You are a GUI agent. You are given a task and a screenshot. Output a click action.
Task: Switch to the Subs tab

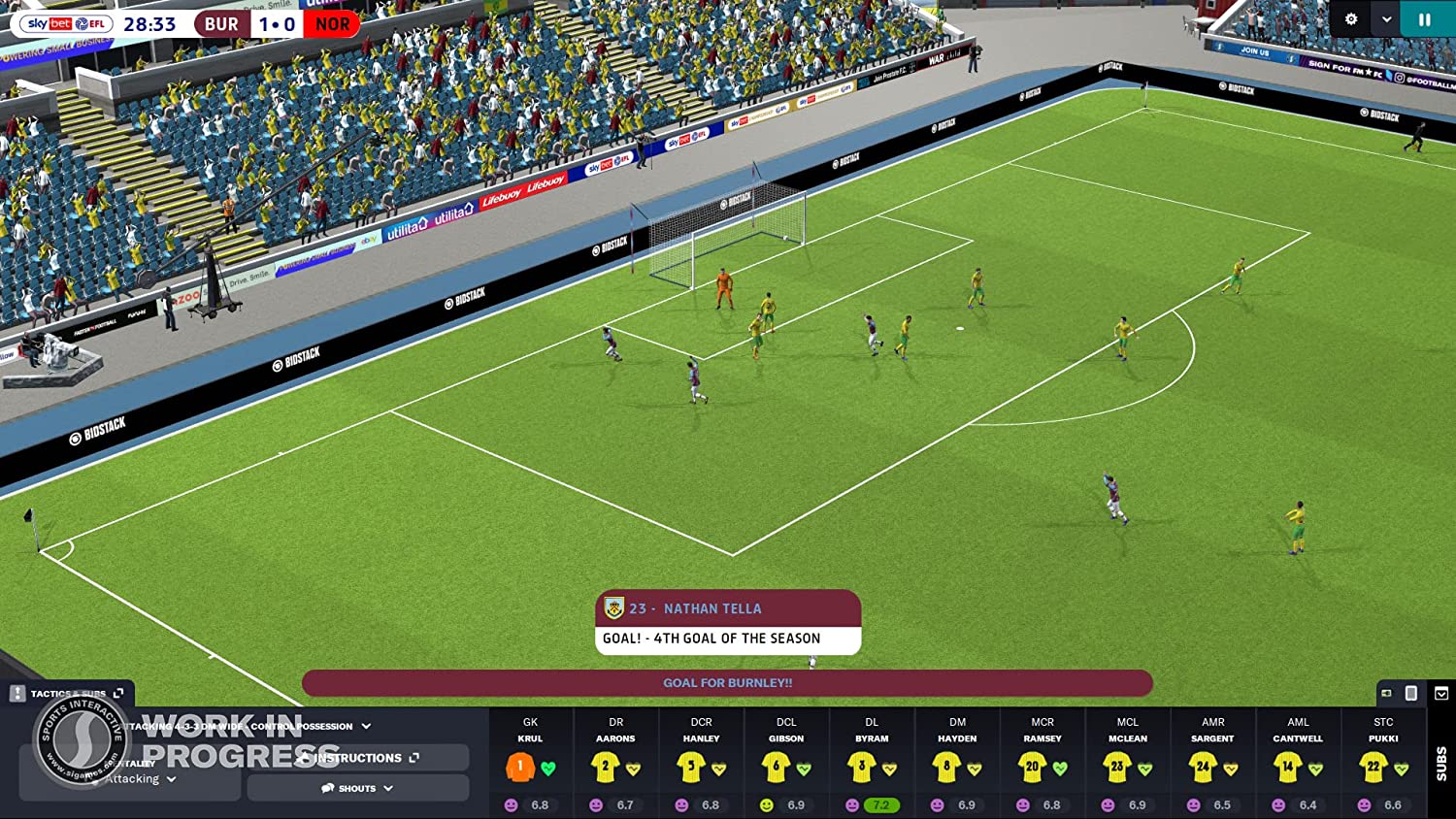click(1440, 760)
